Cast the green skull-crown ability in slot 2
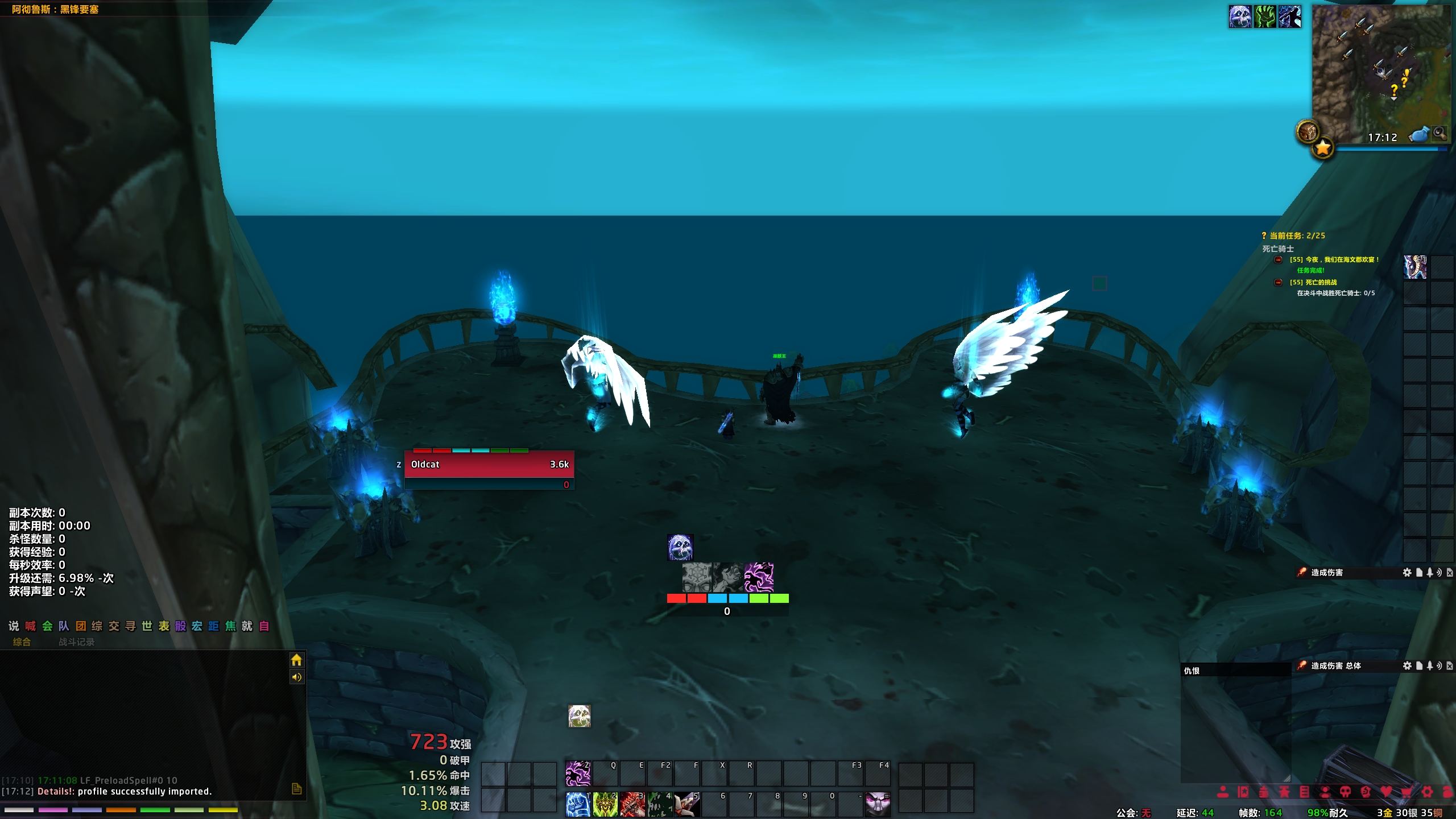The width and height of the screenshot is (1456, 819). pyautogui.click(x=605, y=805)
